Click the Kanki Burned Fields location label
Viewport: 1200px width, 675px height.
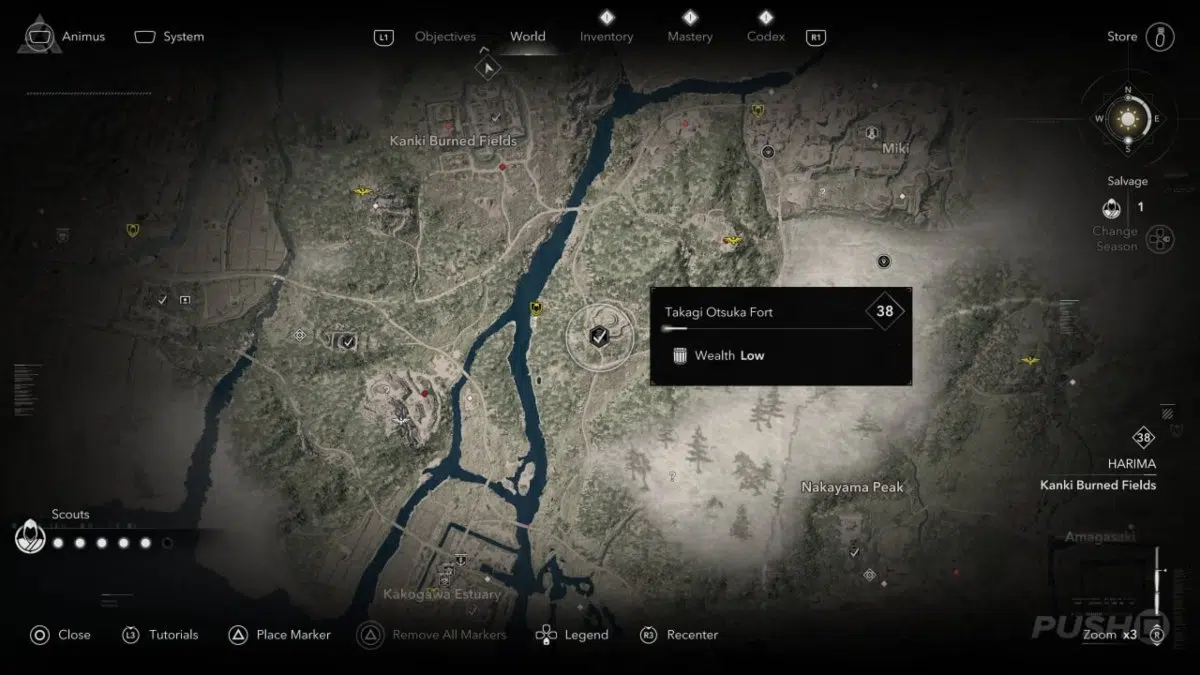click(x=453, y=142)
